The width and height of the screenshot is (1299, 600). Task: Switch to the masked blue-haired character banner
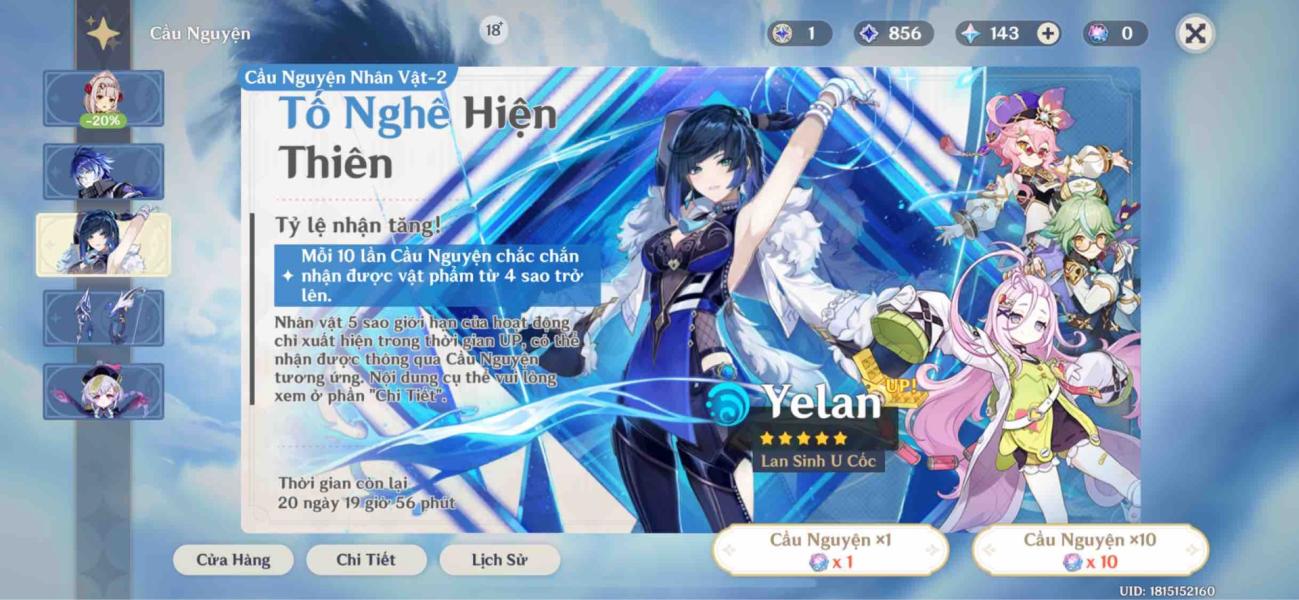[103, 171]
